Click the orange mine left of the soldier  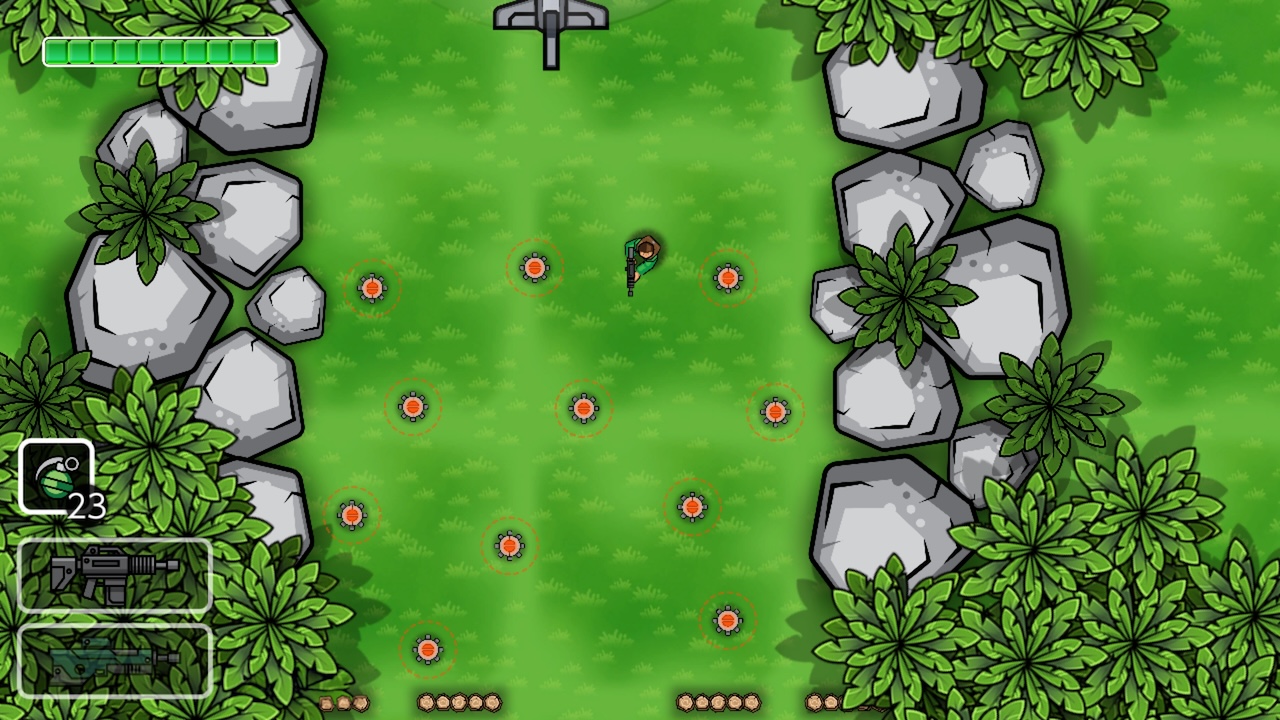[535, 267]
